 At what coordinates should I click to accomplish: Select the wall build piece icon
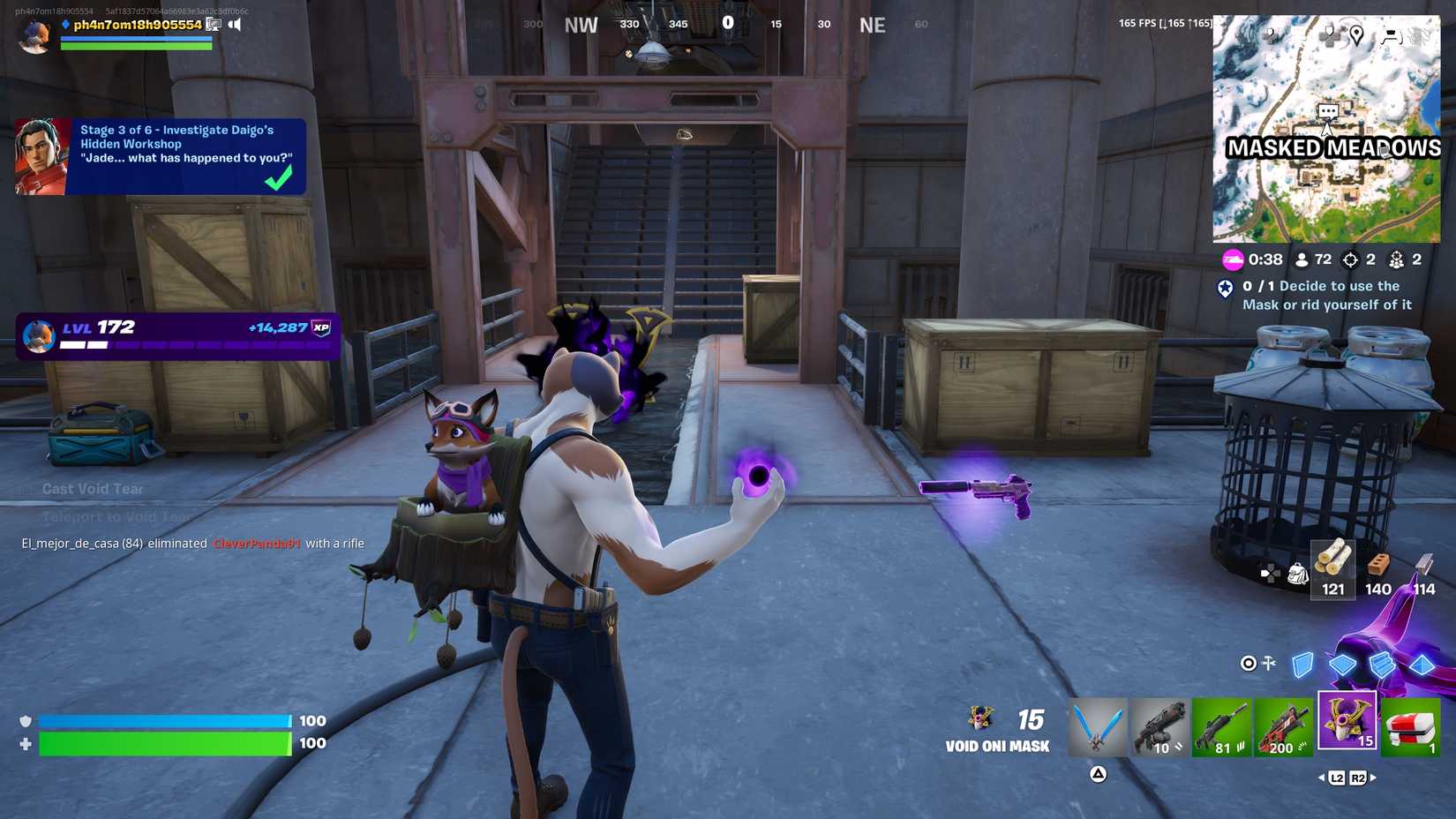pos(1302,666)
